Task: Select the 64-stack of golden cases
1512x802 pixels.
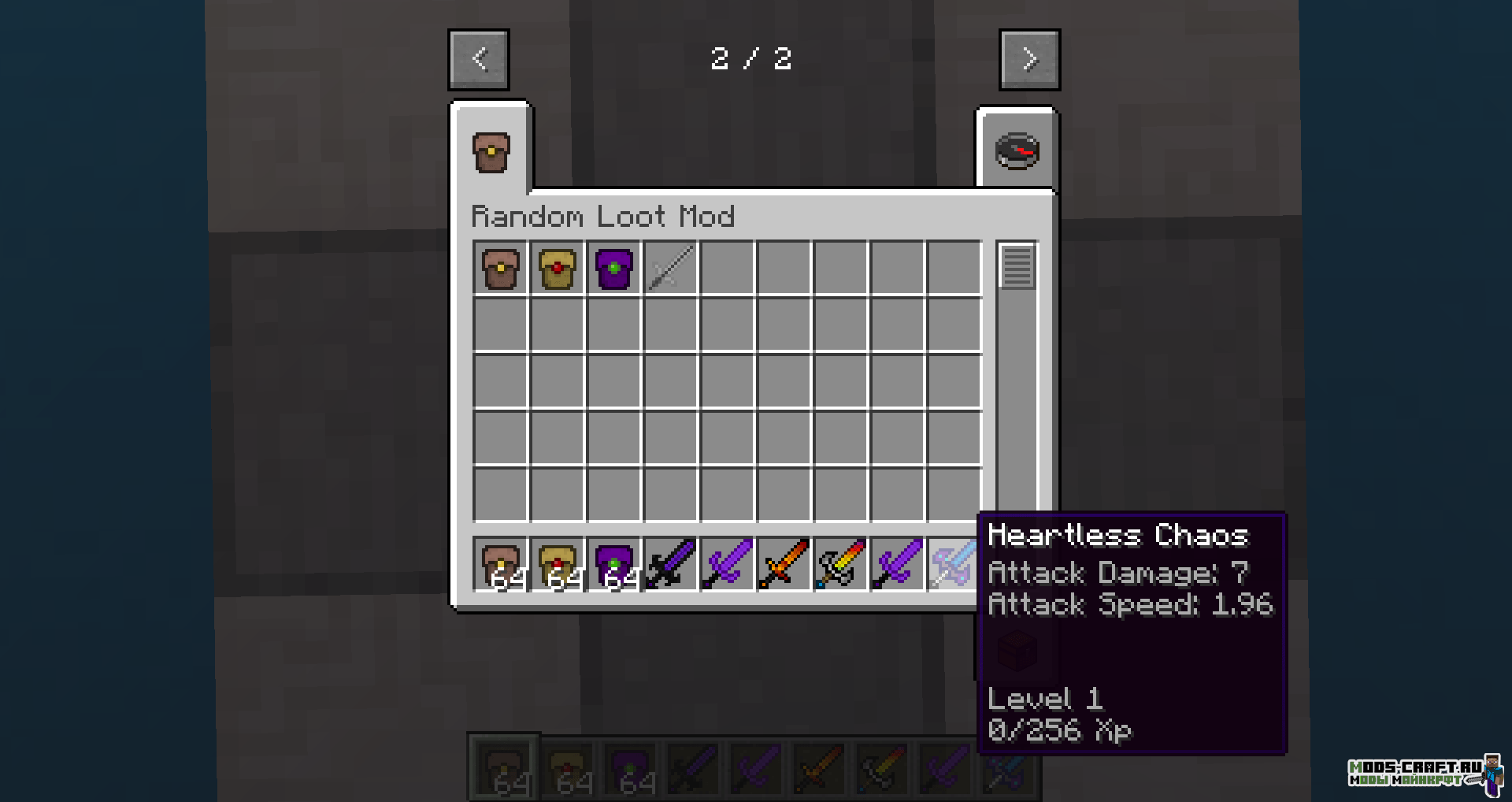Action: 557,565
